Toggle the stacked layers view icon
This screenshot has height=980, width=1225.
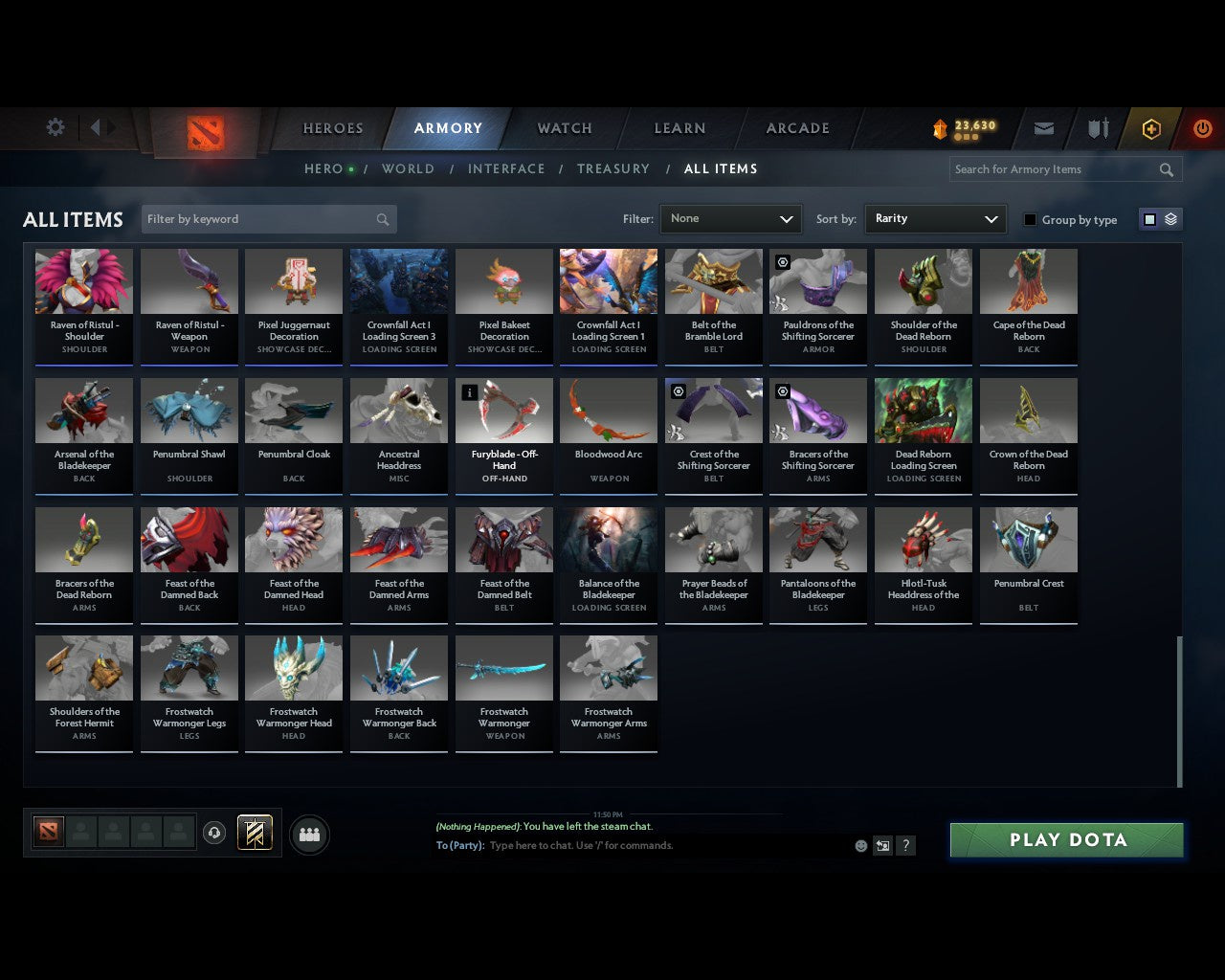(1169, 218)
